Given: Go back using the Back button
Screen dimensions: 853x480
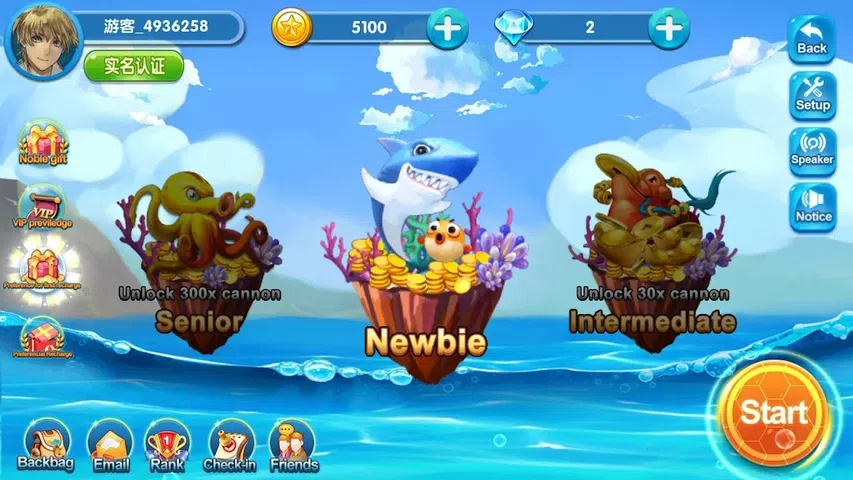Looking at the screenshot, I should click(x=812, y=41).
